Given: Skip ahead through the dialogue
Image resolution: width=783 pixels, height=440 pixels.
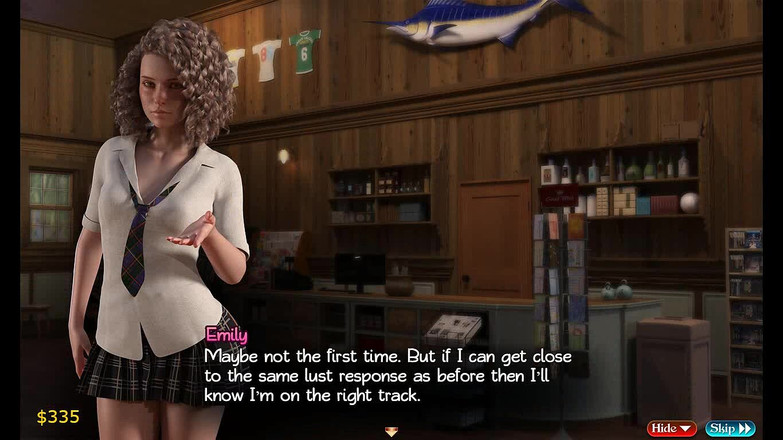Looking at the screenshot, I should pyautogui.click(x=730, y=428).
